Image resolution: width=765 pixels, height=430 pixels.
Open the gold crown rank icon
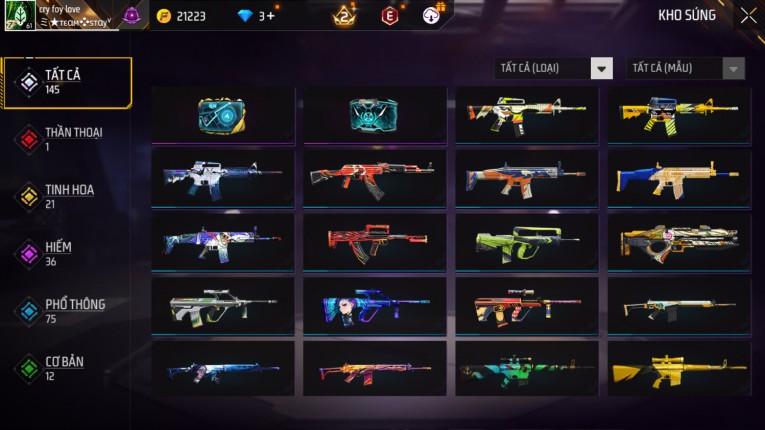point(345,16)
